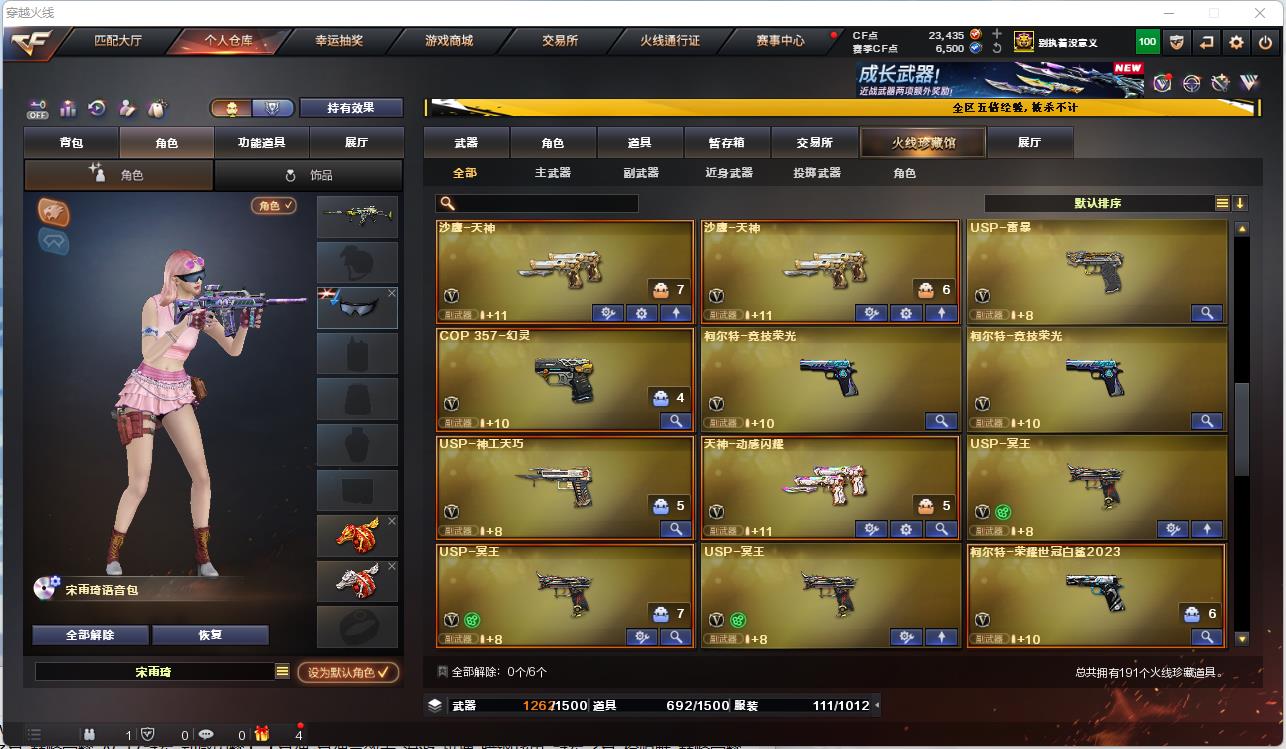The height and width of the screenshot is (749, 1286).
Task: Switch to the 背包 tab
Action: pos(71,143)
